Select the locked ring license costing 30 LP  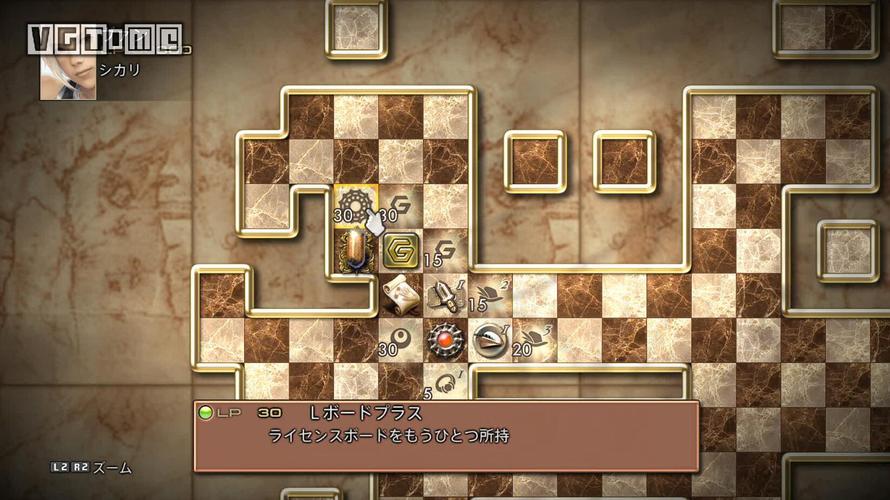pyautogui.click(x=401, y=339)
